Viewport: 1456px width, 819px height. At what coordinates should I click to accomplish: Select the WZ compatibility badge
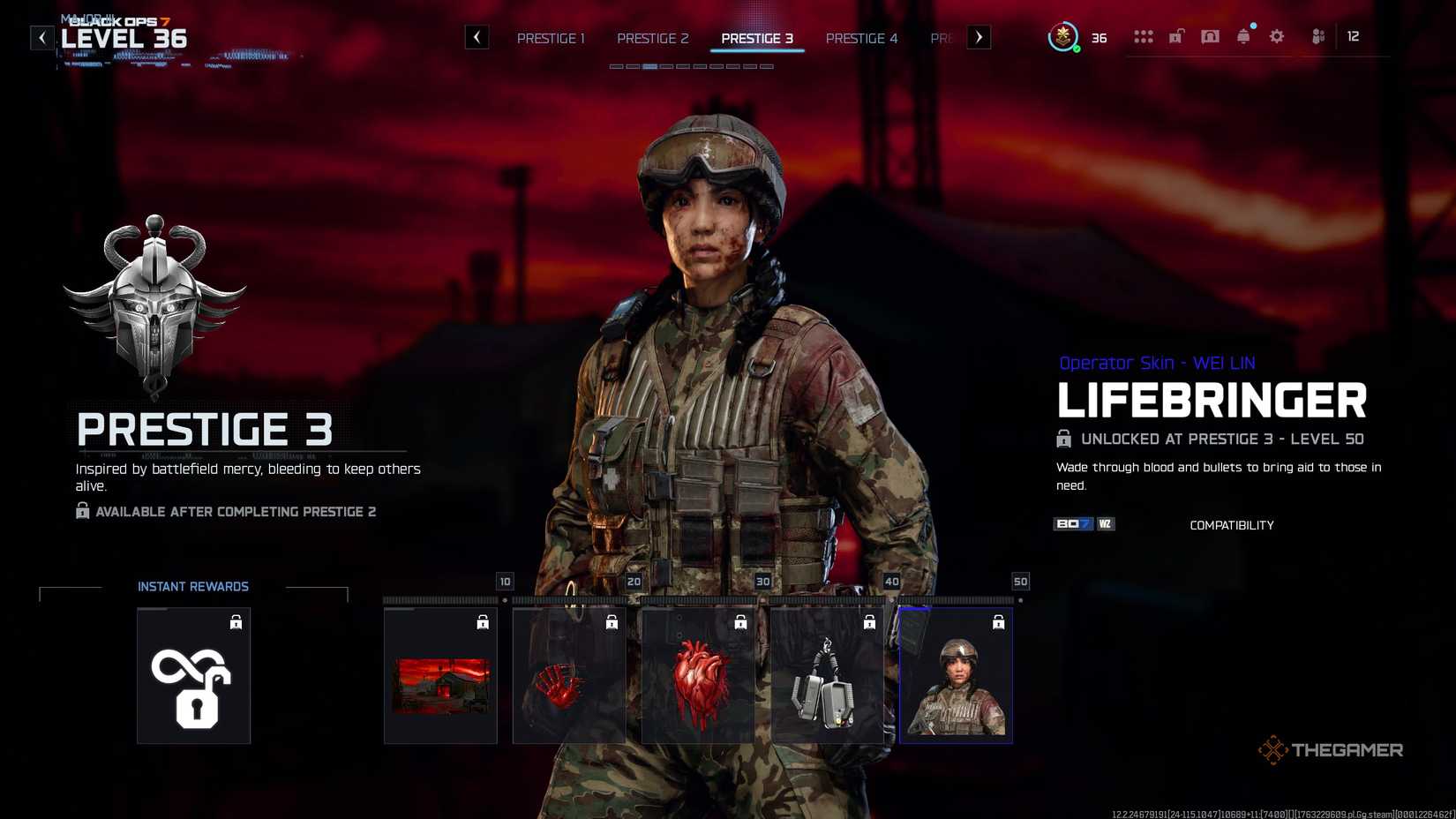pyautogui.click(x=1105, y=523)
